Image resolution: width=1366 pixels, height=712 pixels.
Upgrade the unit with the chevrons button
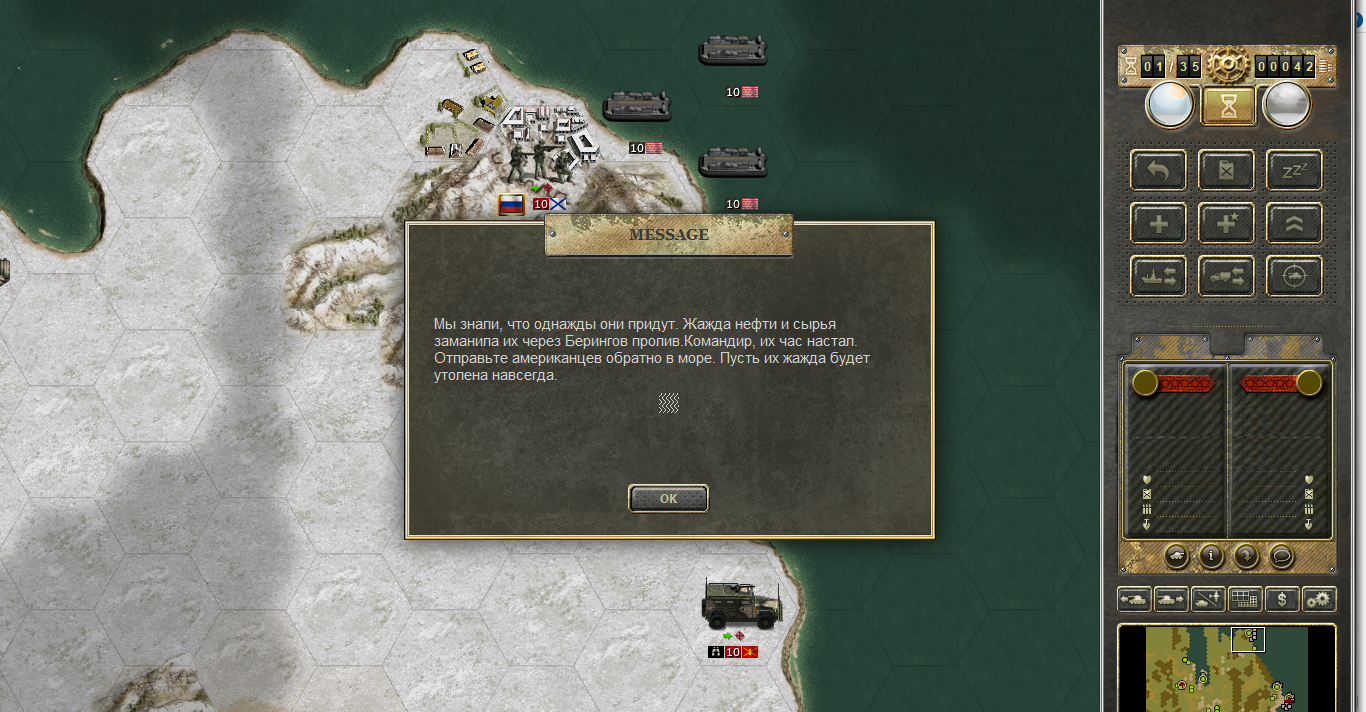point(1294,223)
